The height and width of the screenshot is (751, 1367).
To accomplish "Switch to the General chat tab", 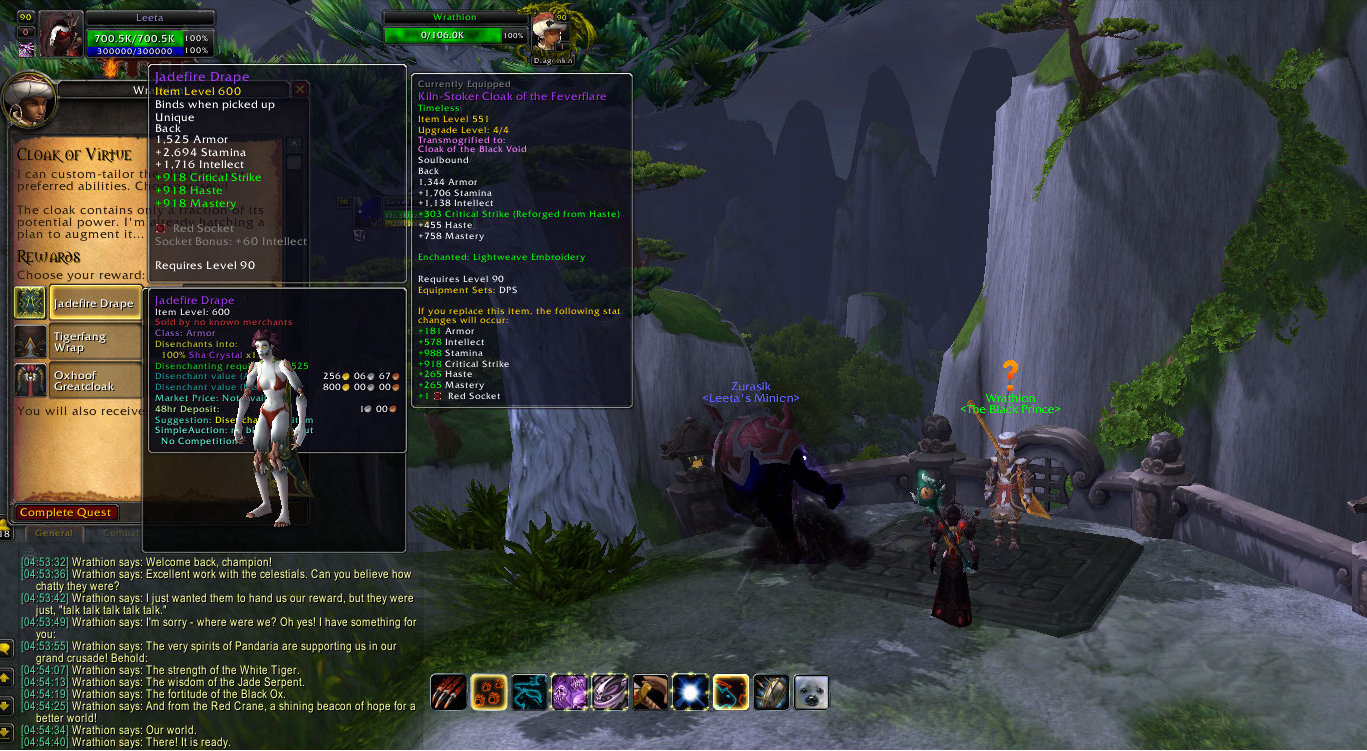I will pyautogui.click(x=54, y=533).
